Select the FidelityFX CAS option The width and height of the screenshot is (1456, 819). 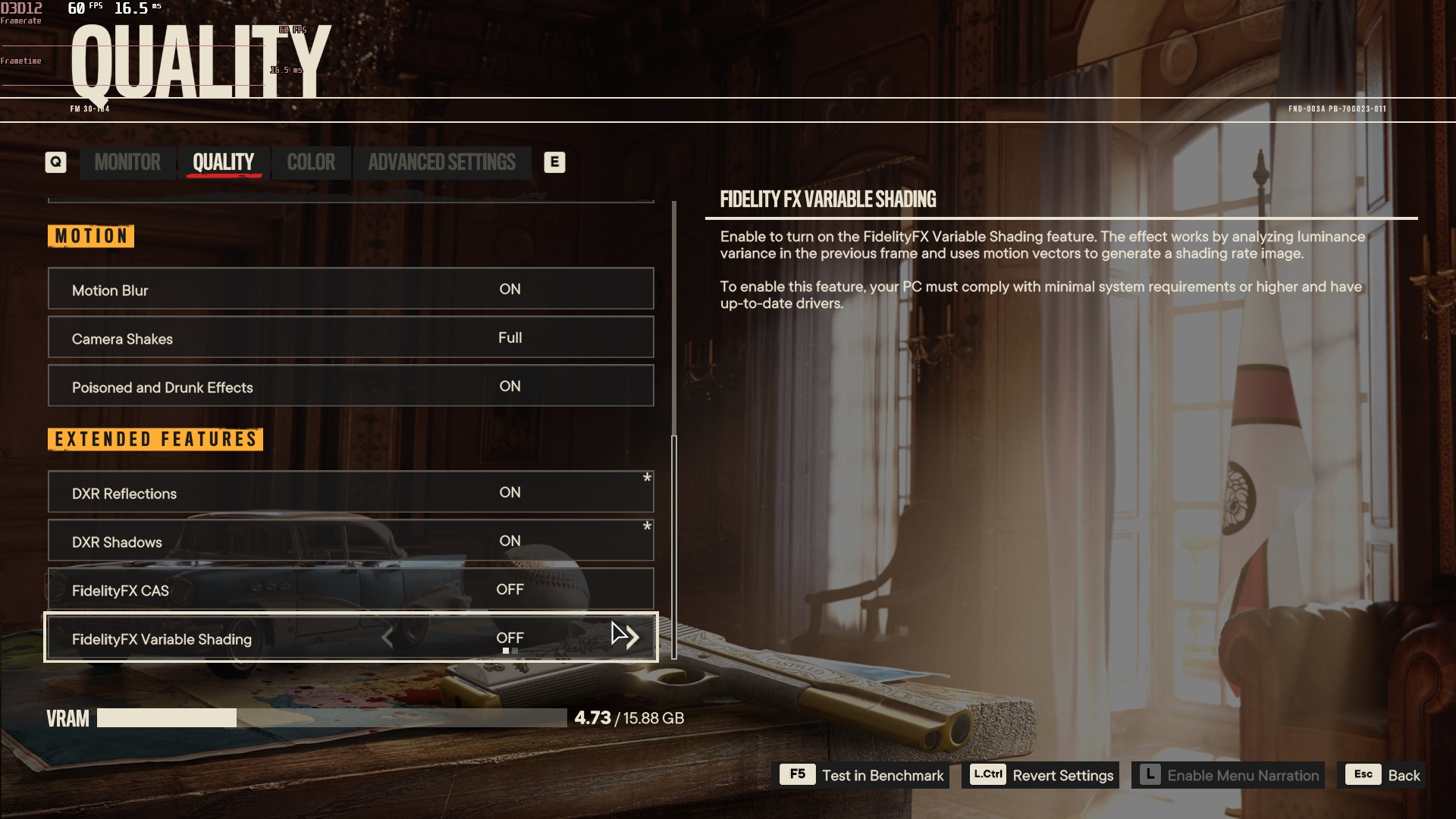[350, 589]
